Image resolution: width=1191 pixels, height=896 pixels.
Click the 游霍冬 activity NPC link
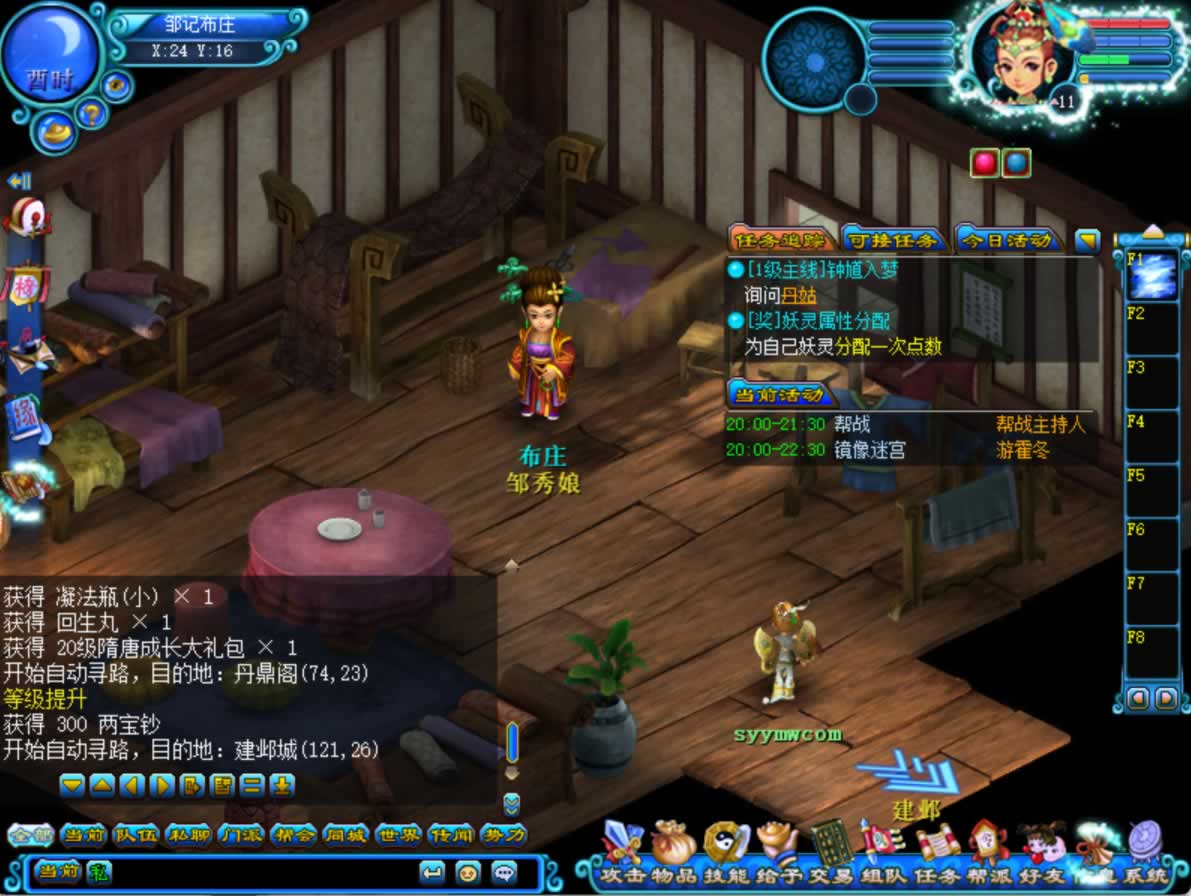1023,450
